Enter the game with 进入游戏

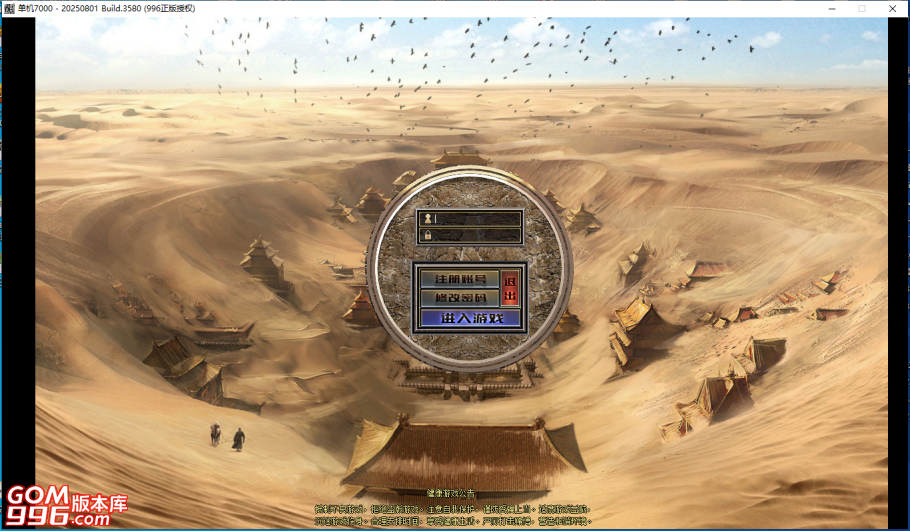(470, 318)
